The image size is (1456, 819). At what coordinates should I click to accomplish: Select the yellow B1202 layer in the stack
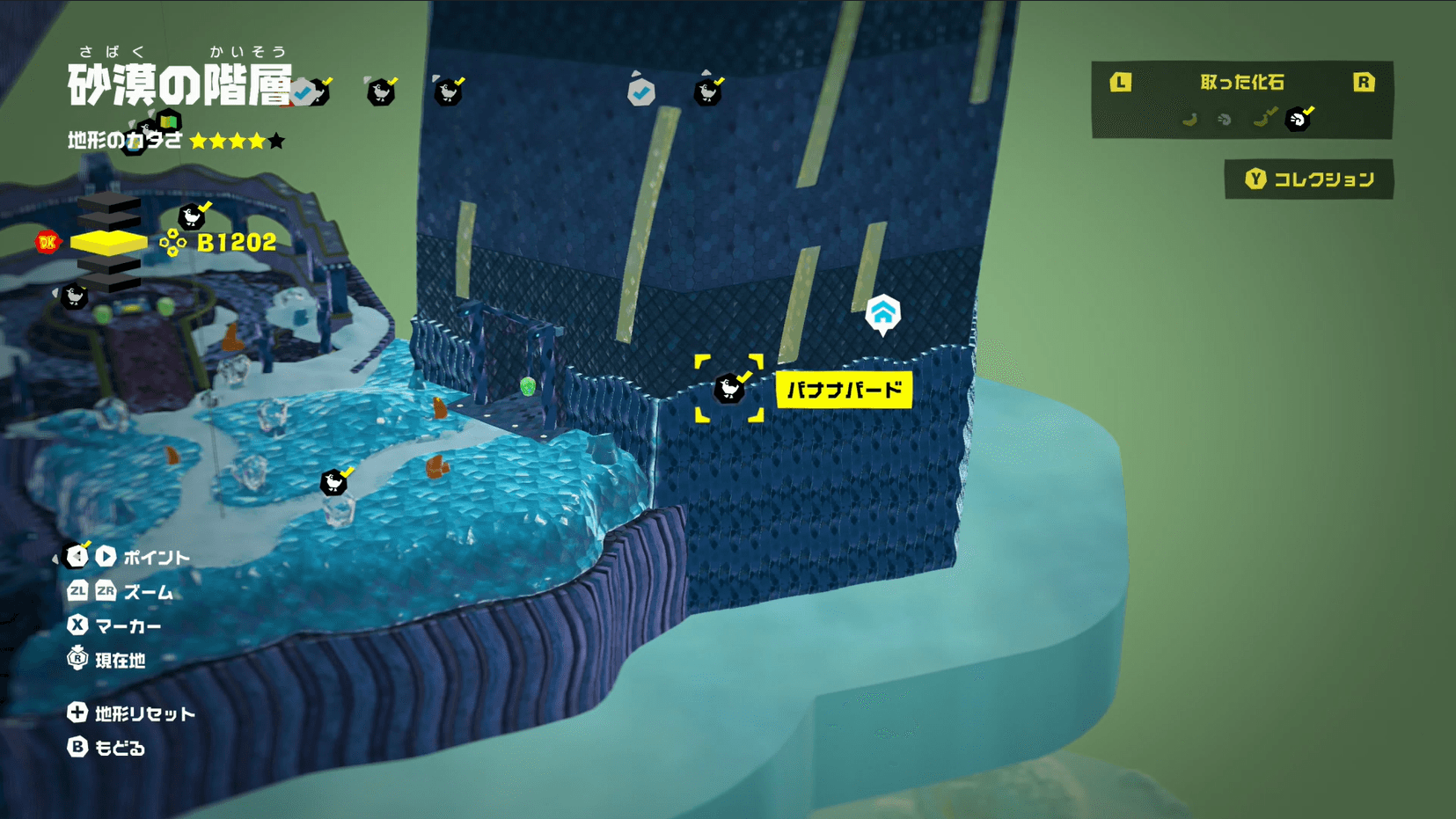[x=108, y=242]
